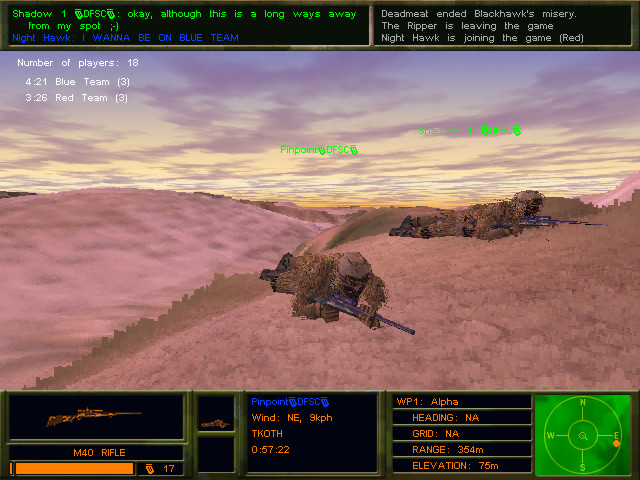Click the kill feed message panel
Screen dimensions: 640x480
(505, 25)
